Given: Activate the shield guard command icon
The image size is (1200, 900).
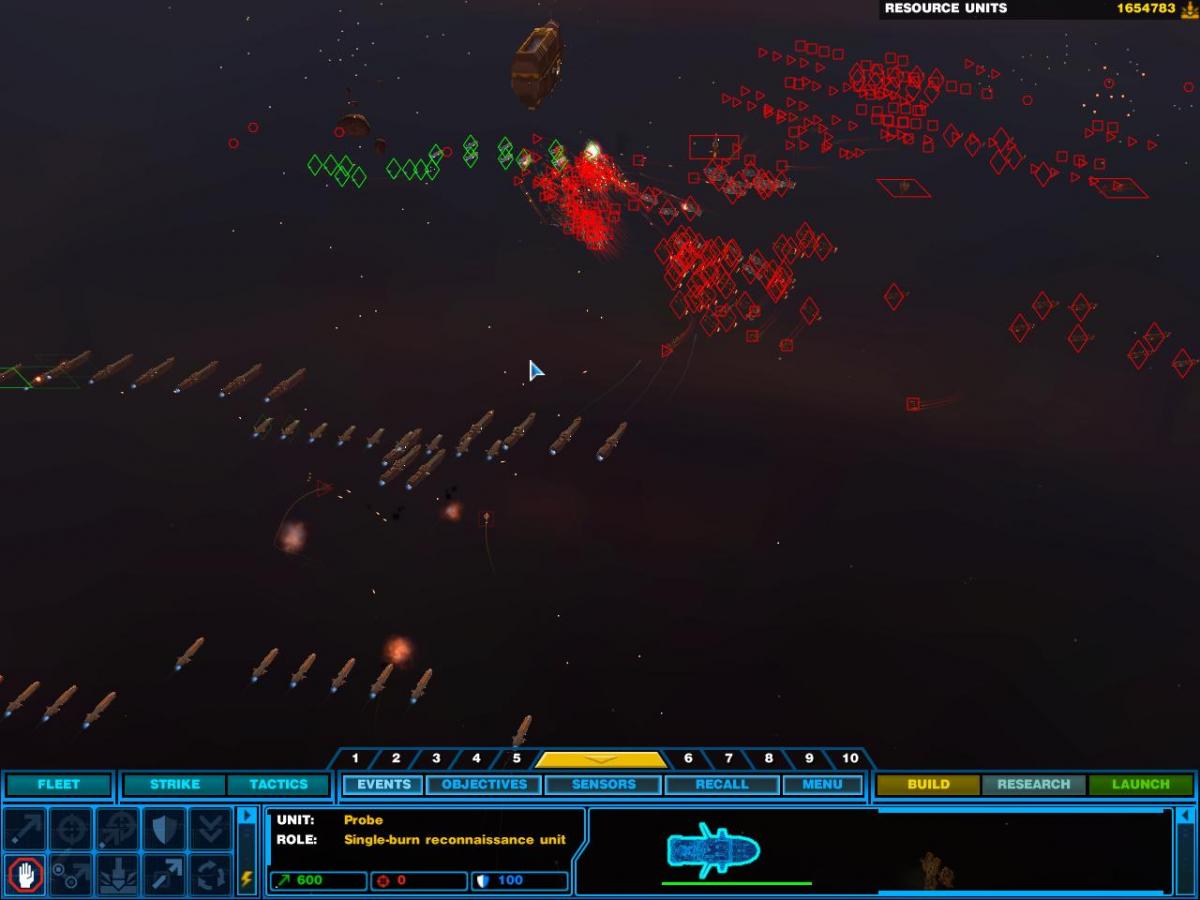Looking at the screenshot, I should click(x=164, y=829).
